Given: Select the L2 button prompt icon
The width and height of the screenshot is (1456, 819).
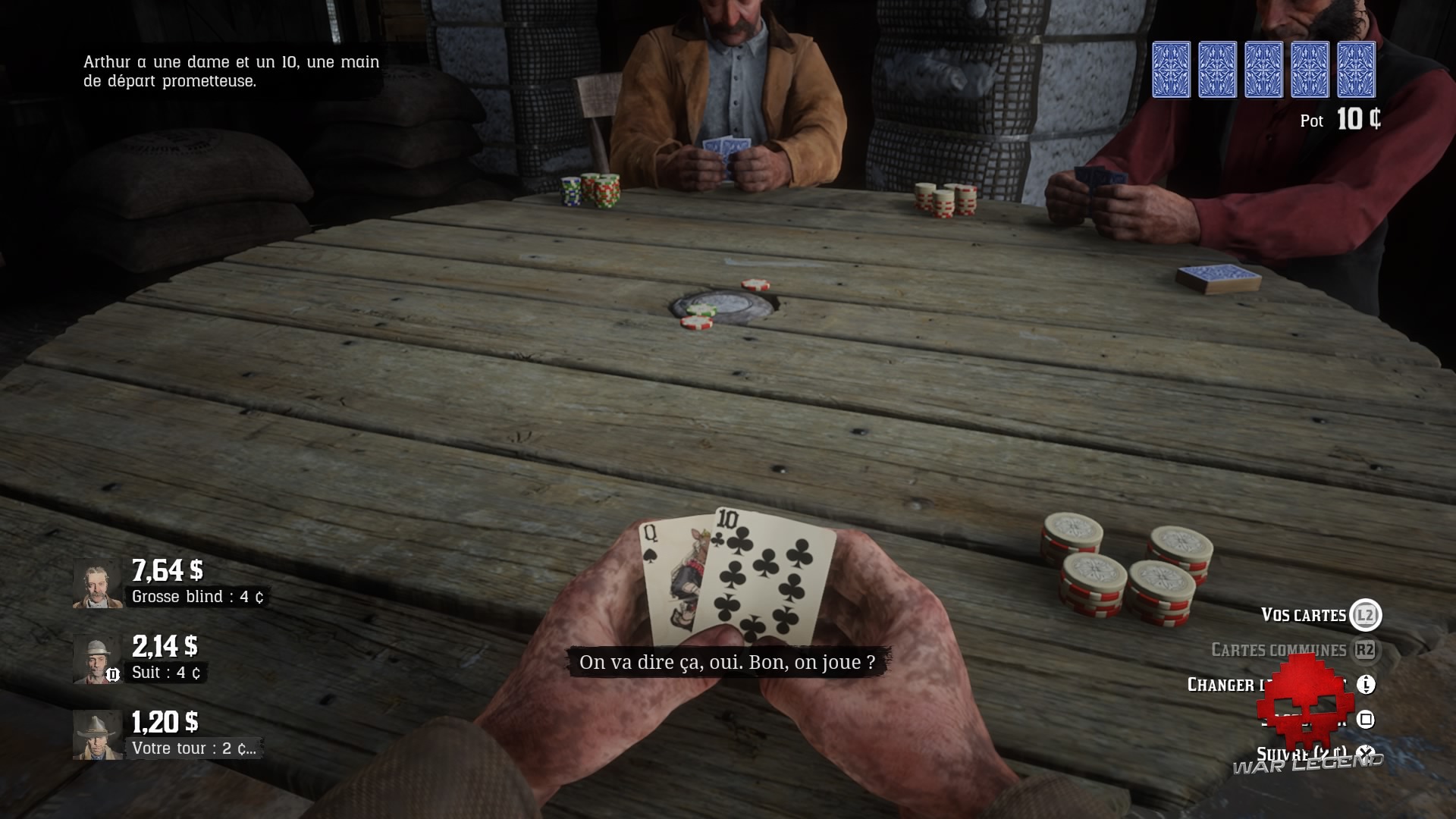Looking at the screenshot, I should coord(1366,615).
